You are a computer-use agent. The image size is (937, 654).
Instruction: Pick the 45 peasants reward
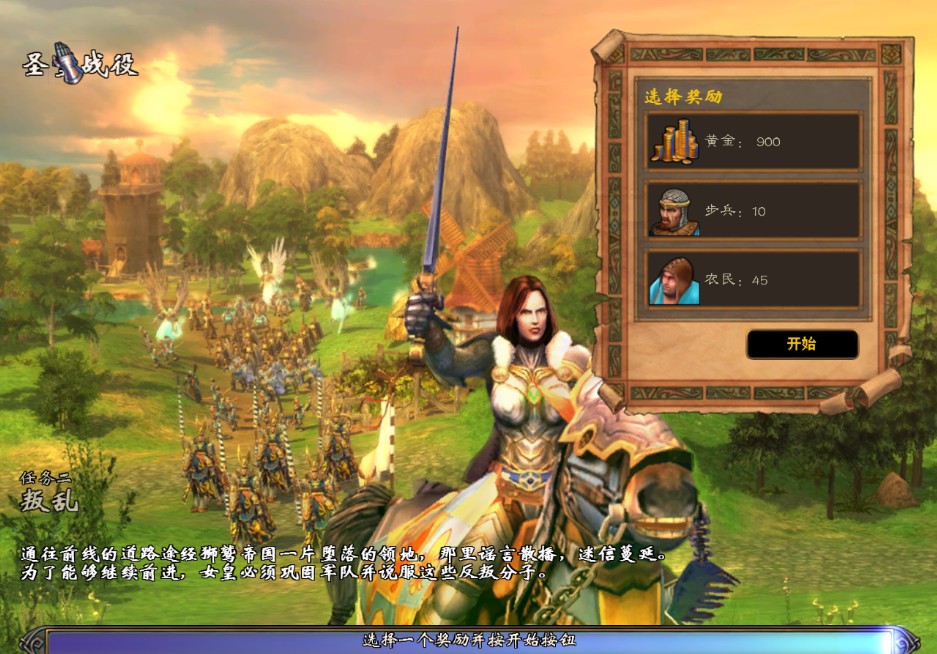[x=753, y=279]
